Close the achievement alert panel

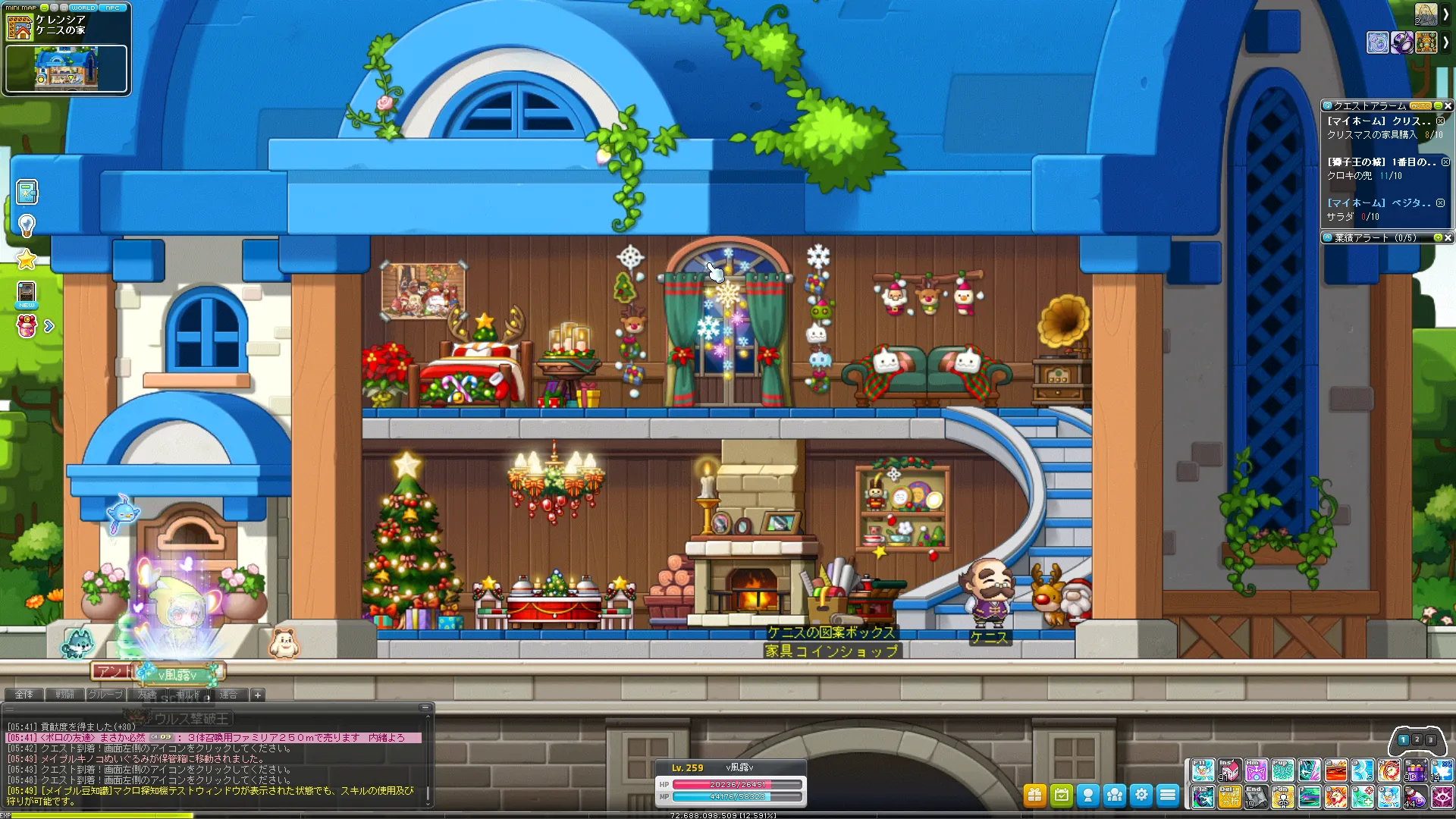click(1448, 238)
